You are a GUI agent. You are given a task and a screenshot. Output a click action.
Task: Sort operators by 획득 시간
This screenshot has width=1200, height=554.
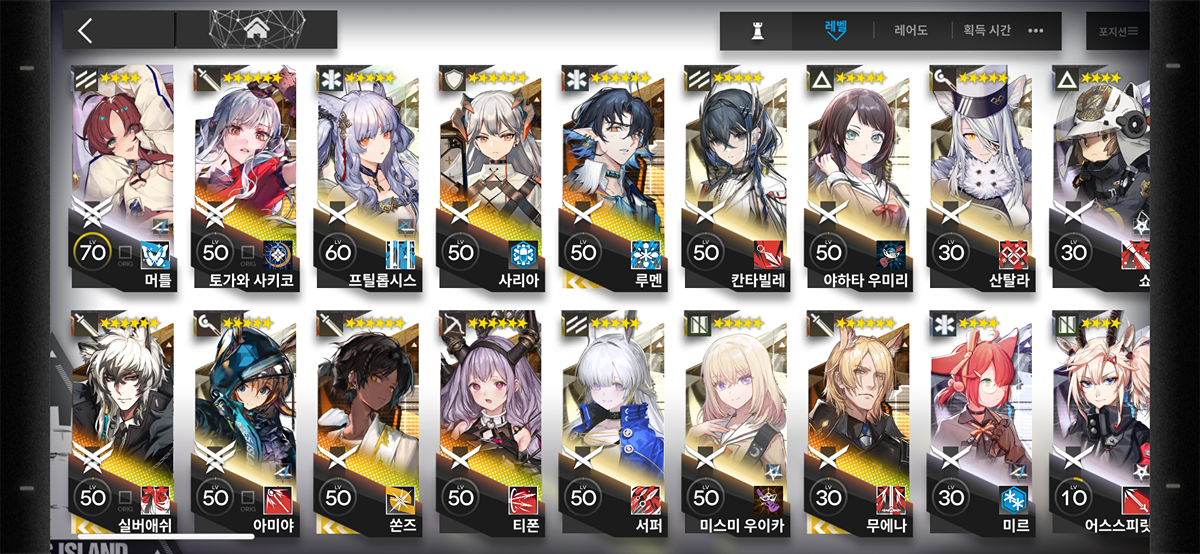pyautogui.click(x=987, y=31)
